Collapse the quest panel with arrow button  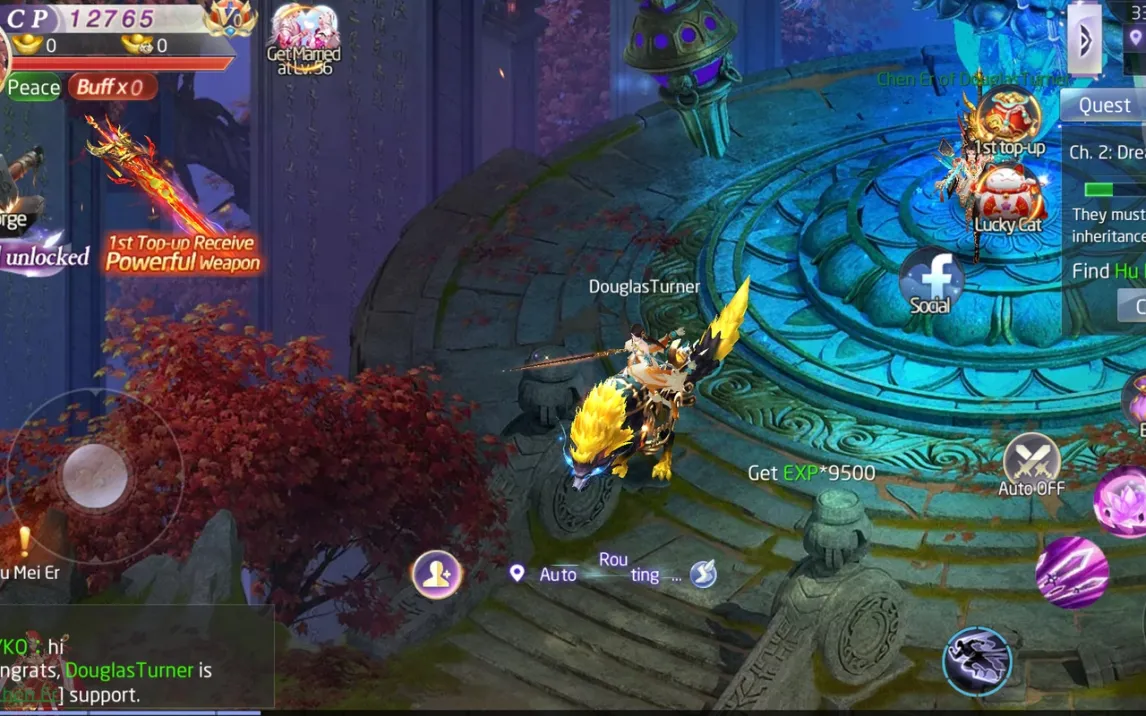[1084, 40]
